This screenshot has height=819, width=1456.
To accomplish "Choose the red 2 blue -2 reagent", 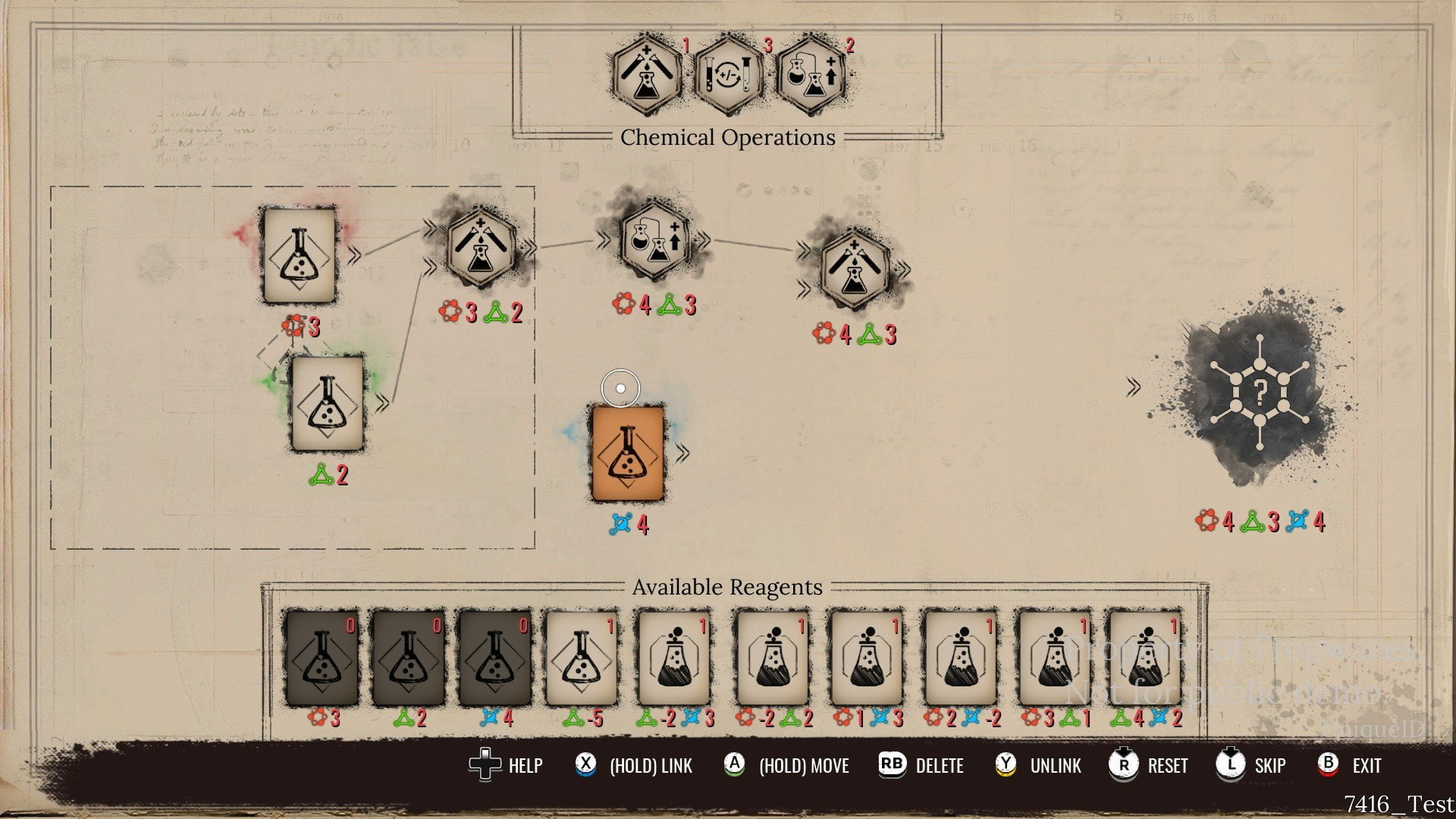I will pos(960,658).
